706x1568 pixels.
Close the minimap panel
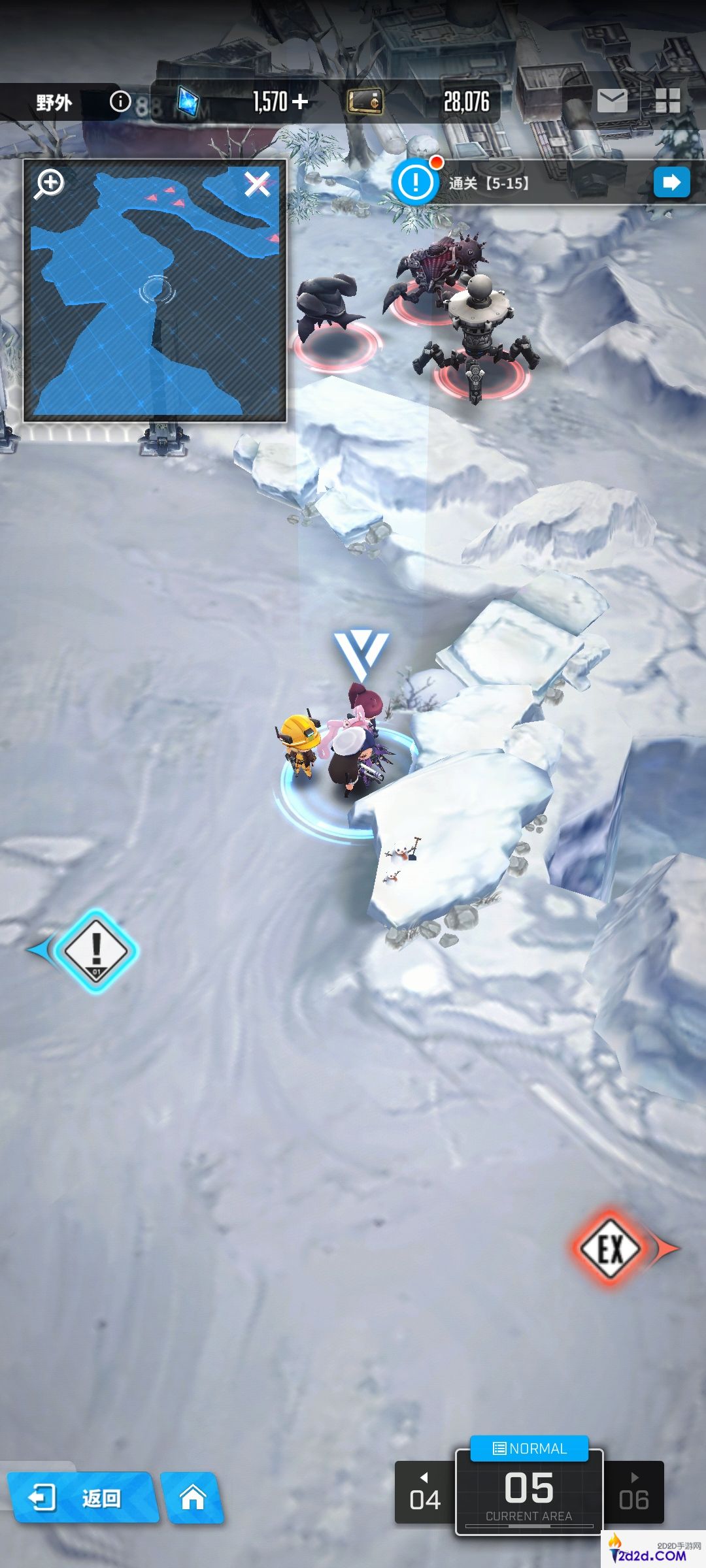point(257,184)
